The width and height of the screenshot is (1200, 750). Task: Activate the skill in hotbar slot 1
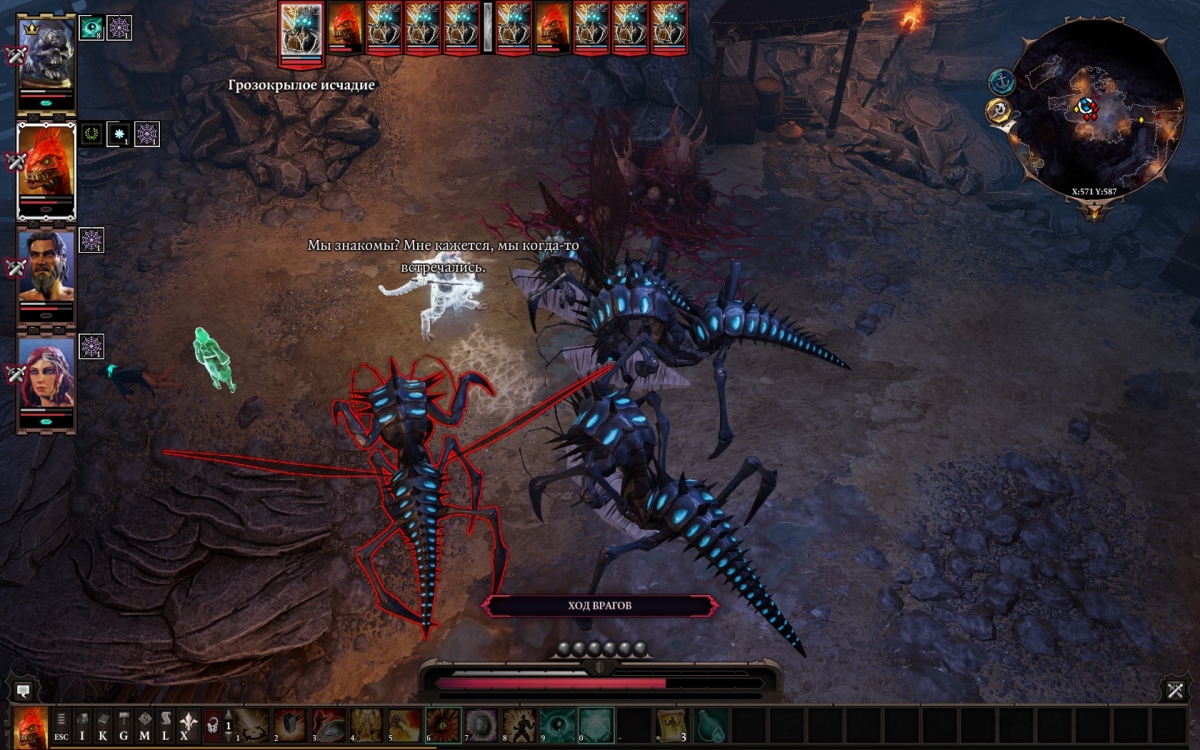coord(253,724)
